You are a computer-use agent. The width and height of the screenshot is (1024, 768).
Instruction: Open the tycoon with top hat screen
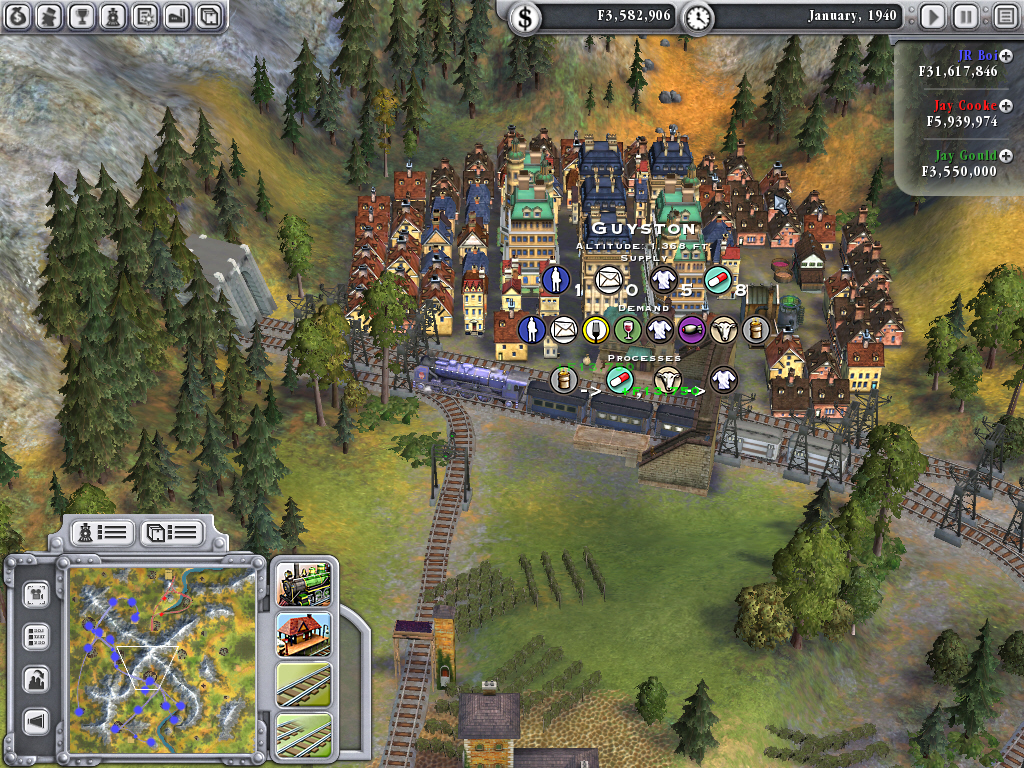(x=51, y=16)
